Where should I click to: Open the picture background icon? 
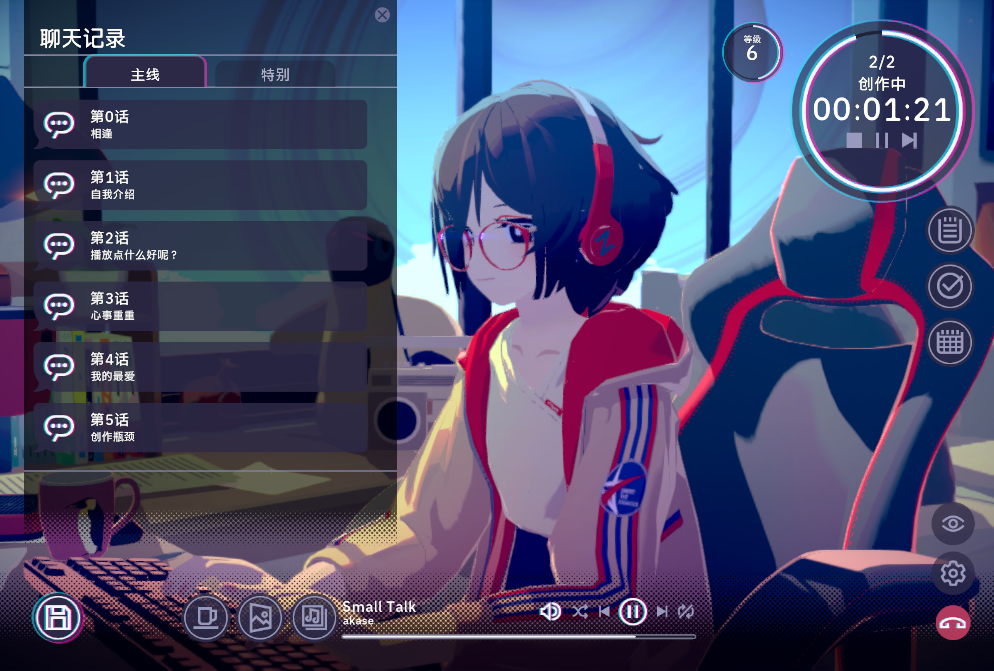pos(260,617)
